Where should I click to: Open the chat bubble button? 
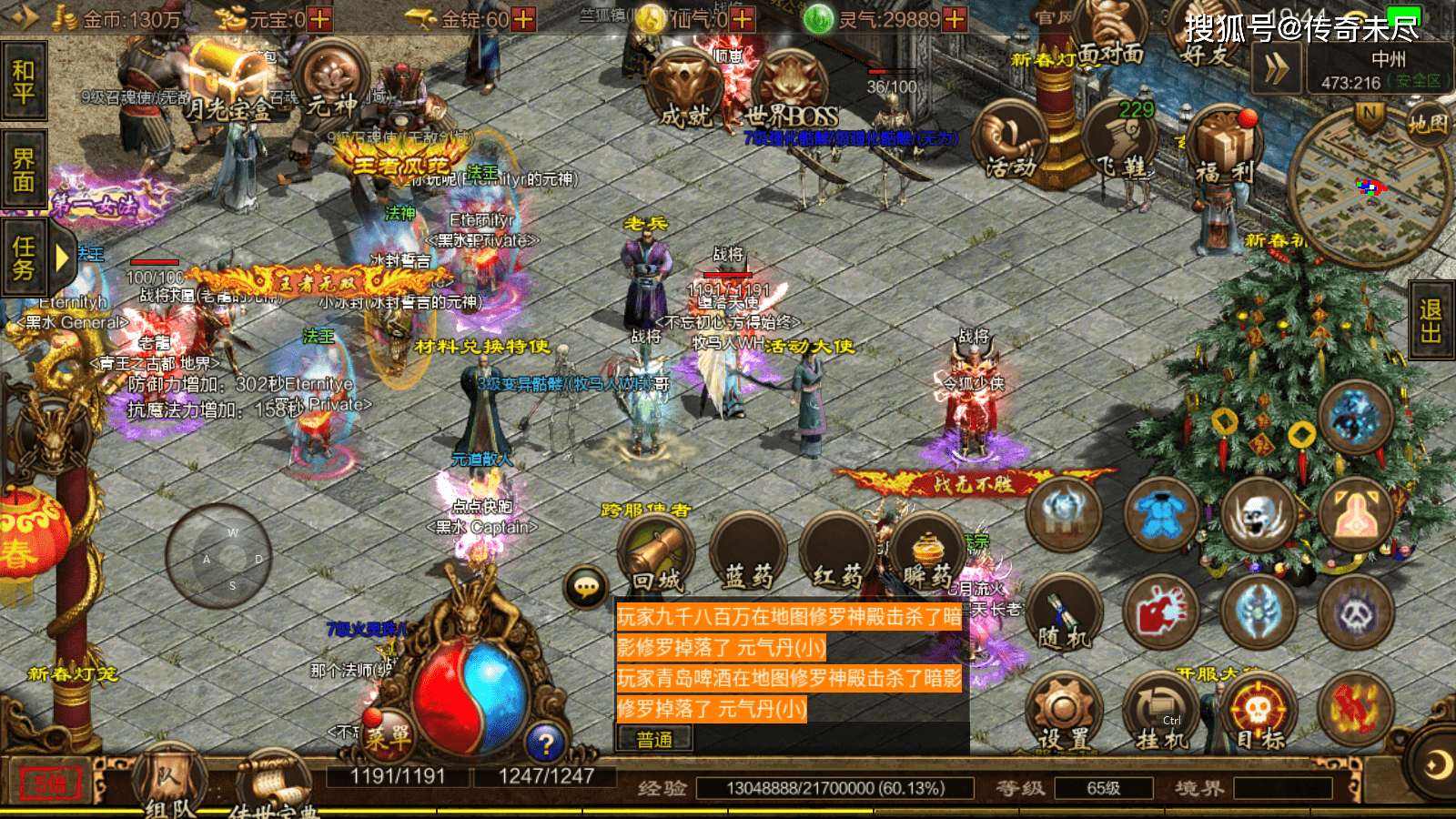pos(587,587)
